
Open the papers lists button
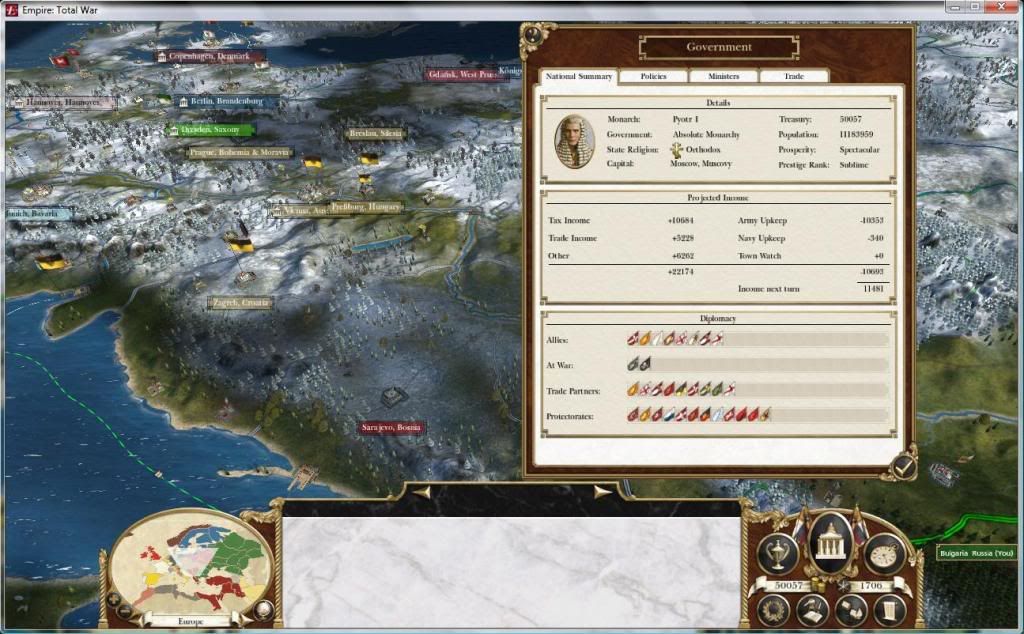[x=850, y=609]
